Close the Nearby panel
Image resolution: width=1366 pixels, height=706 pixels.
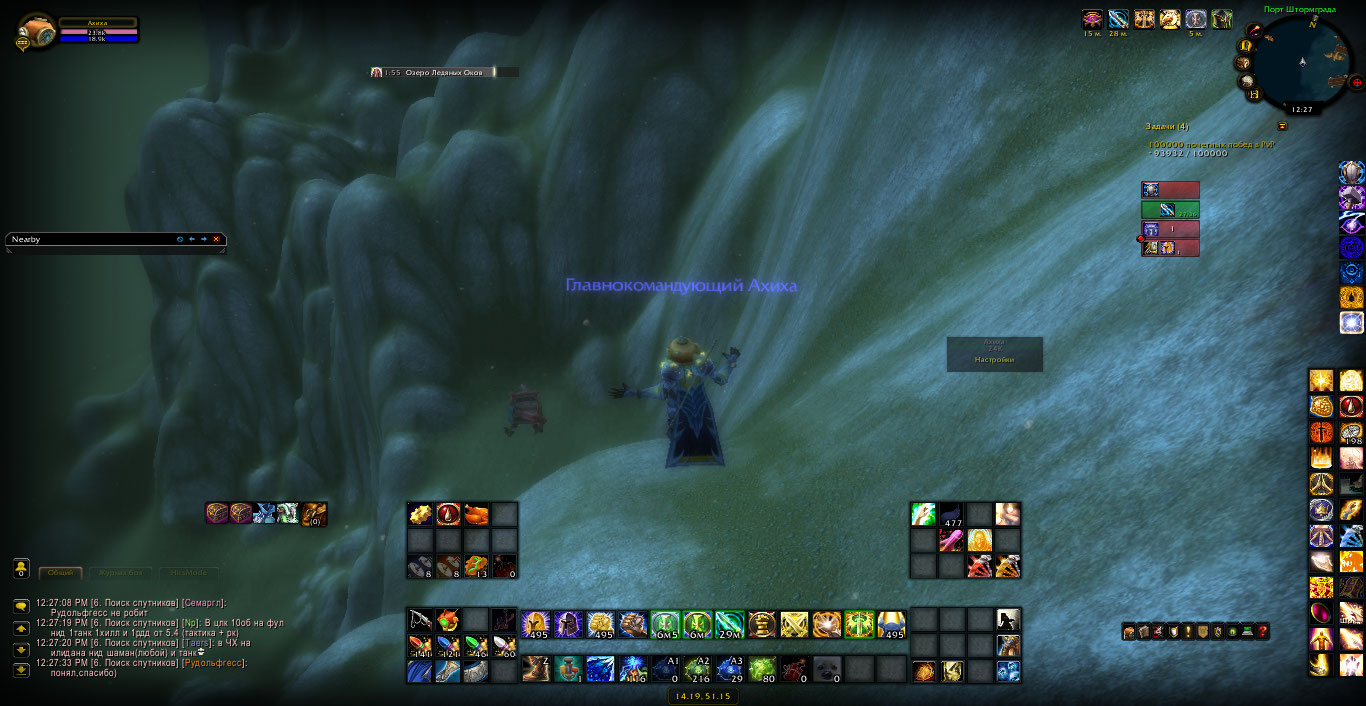tap(216, 239)
